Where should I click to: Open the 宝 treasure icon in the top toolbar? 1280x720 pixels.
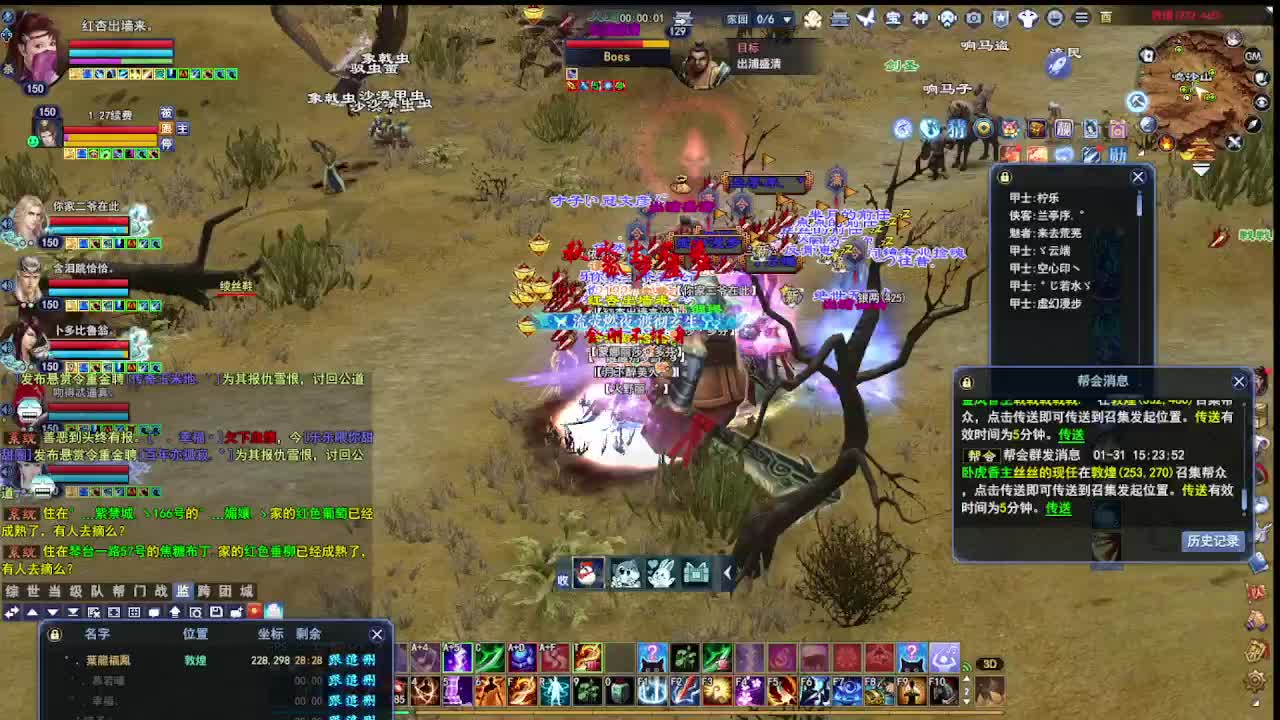coord(894,17)
